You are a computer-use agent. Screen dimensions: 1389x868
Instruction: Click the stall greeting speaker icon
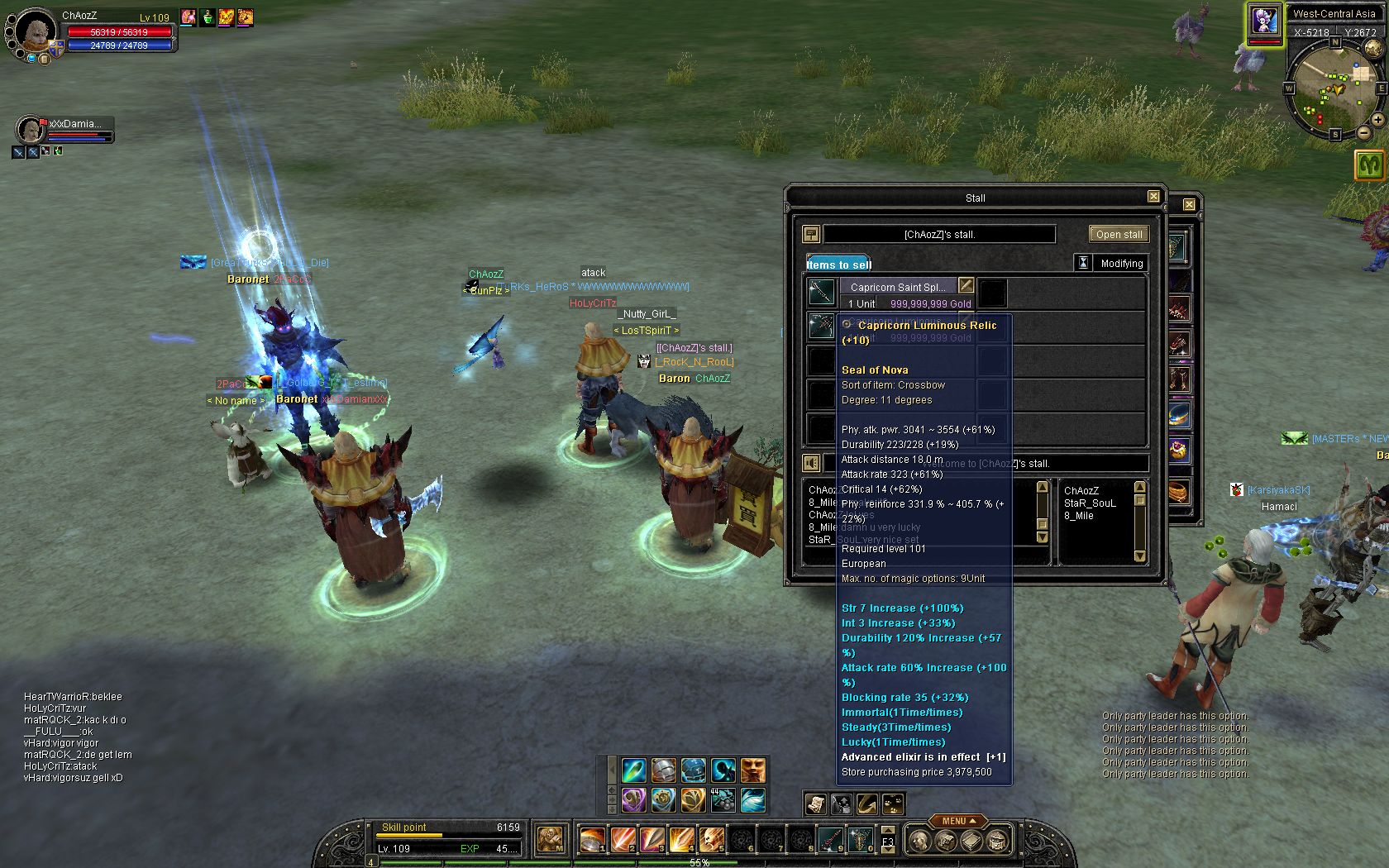tap(812, 463)
